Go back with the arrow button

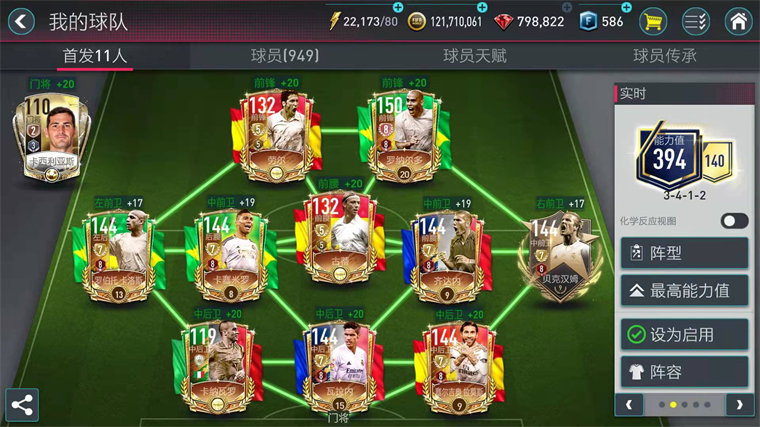[21, 21]
